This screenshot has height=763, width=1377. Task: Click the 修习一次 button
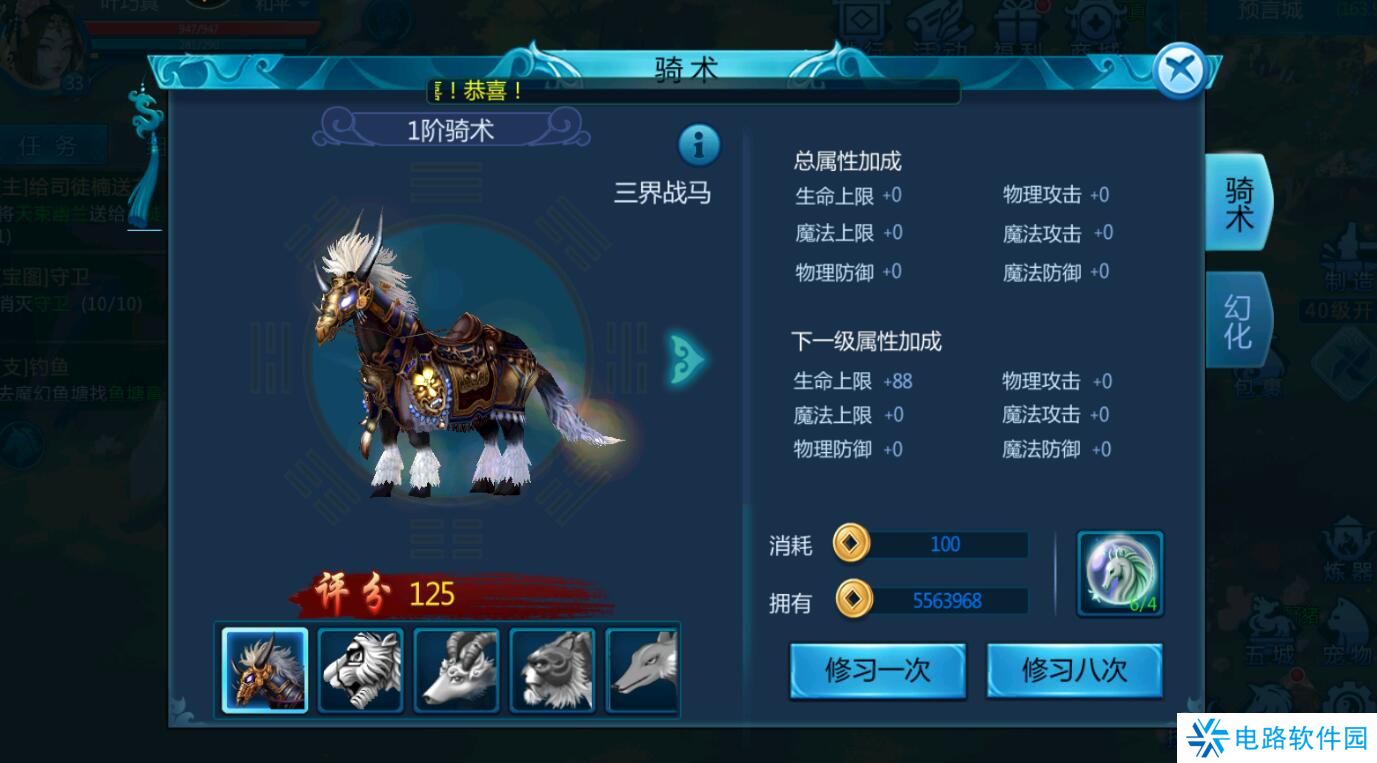tap(877, 671)
